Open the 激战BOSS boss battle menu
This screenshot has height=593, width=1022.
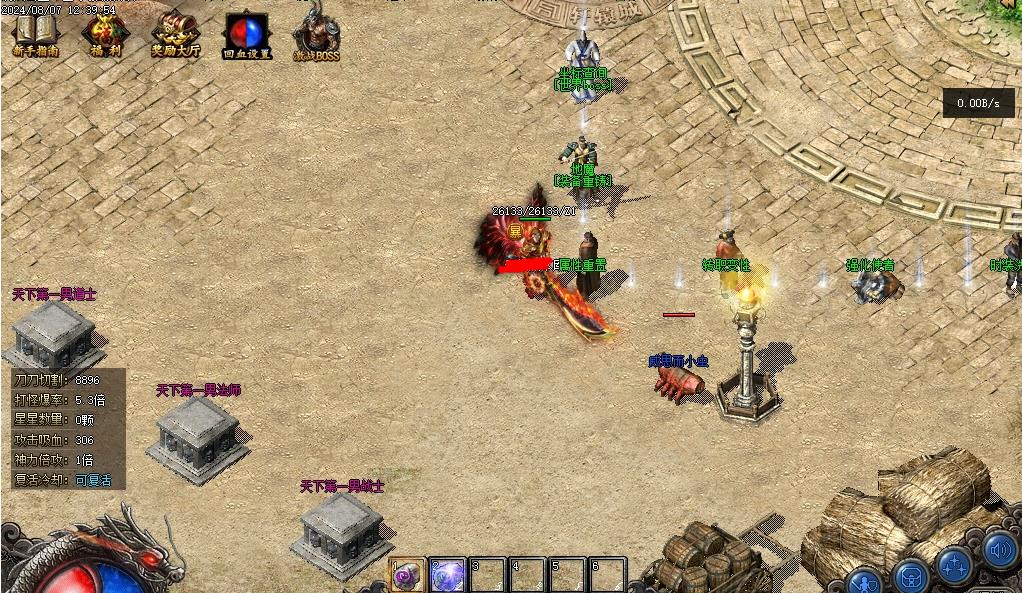[x=316, y=35]
